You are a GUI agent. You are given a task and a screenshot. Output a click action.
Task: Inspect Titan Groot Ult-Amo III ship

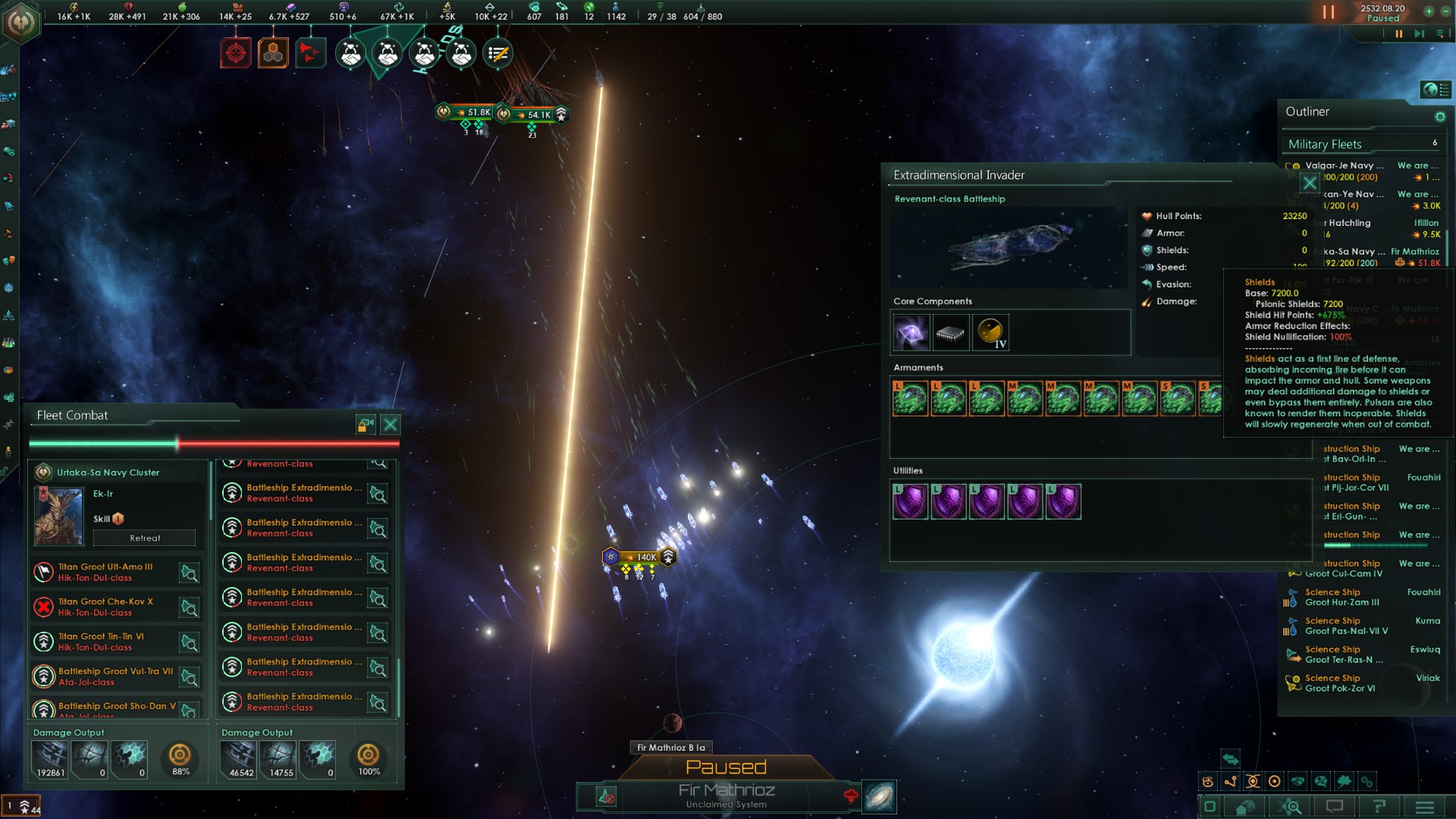pos(189,573)
